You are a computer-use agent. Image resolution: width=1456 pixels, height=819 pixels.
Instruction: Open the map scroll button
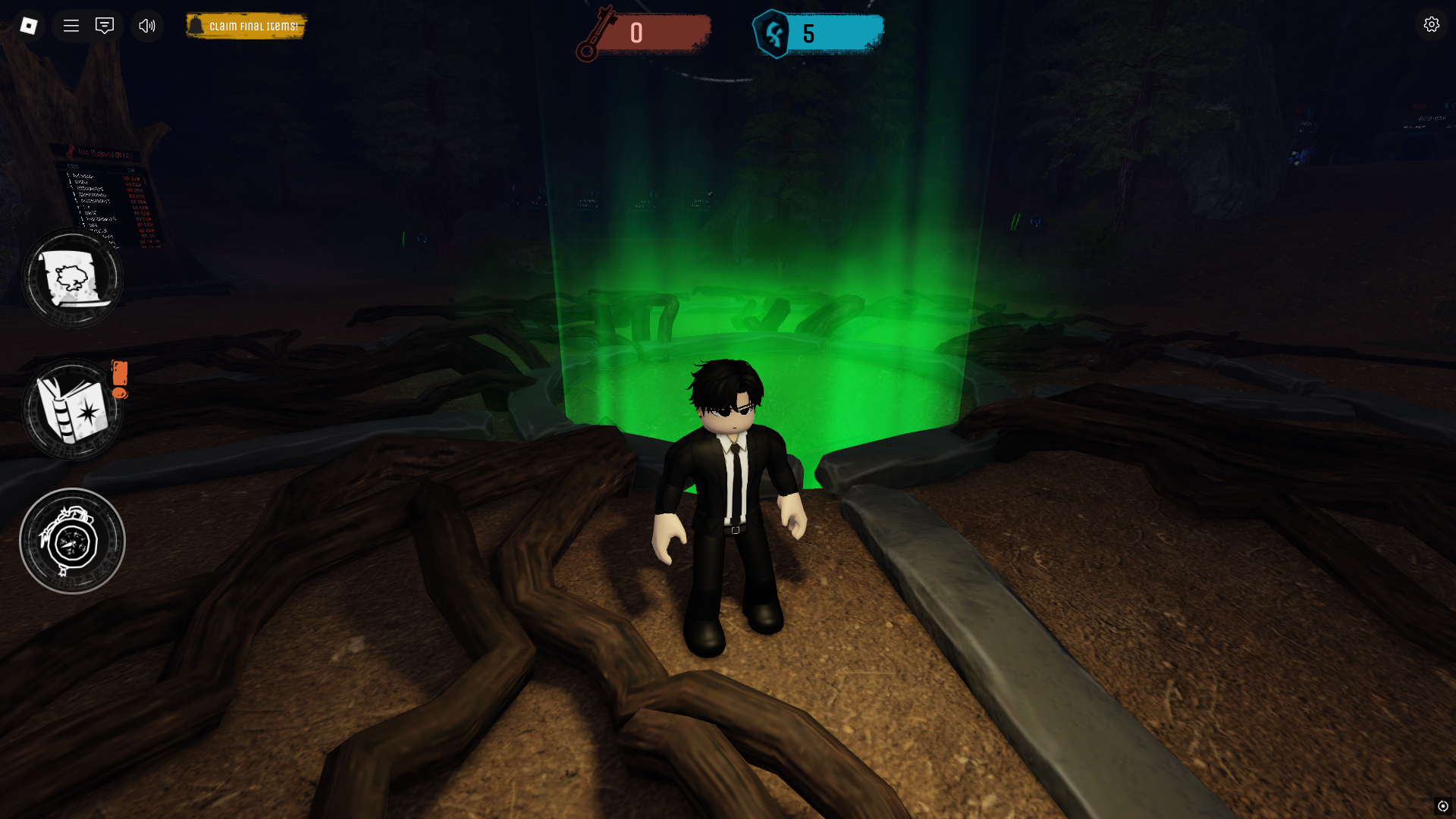[72, 278]
